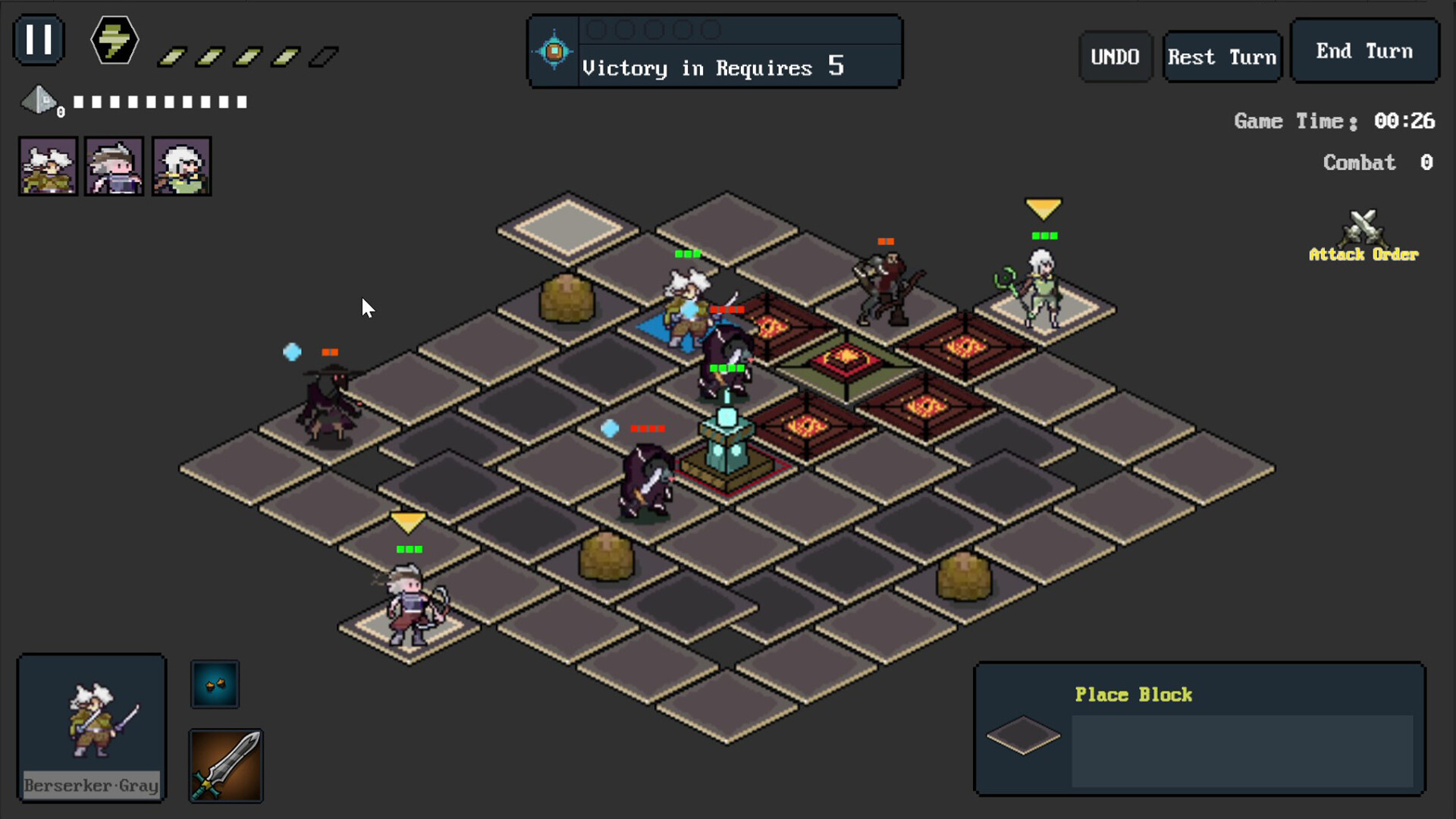Click the white resource progress bar segments
Screen dimensions: 1456x819
coord(158,101)
